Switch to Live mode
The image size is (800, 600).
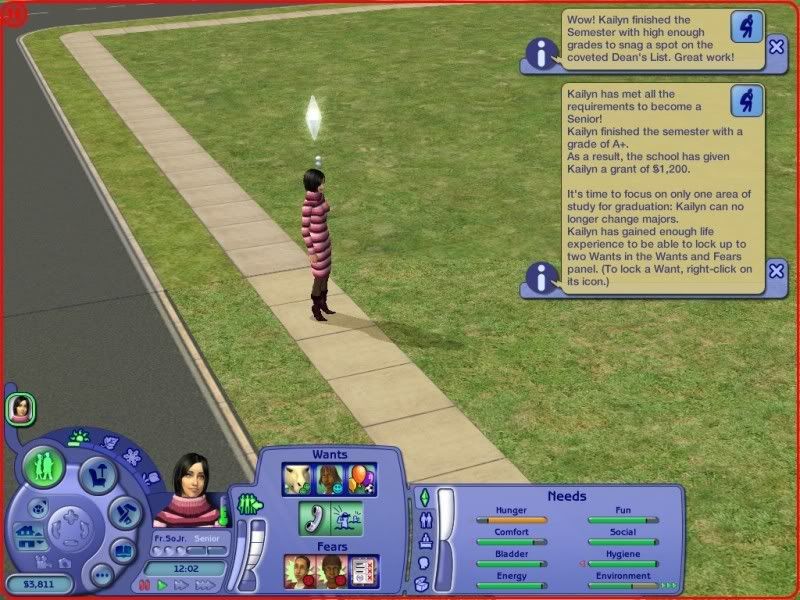pos(44,466)
